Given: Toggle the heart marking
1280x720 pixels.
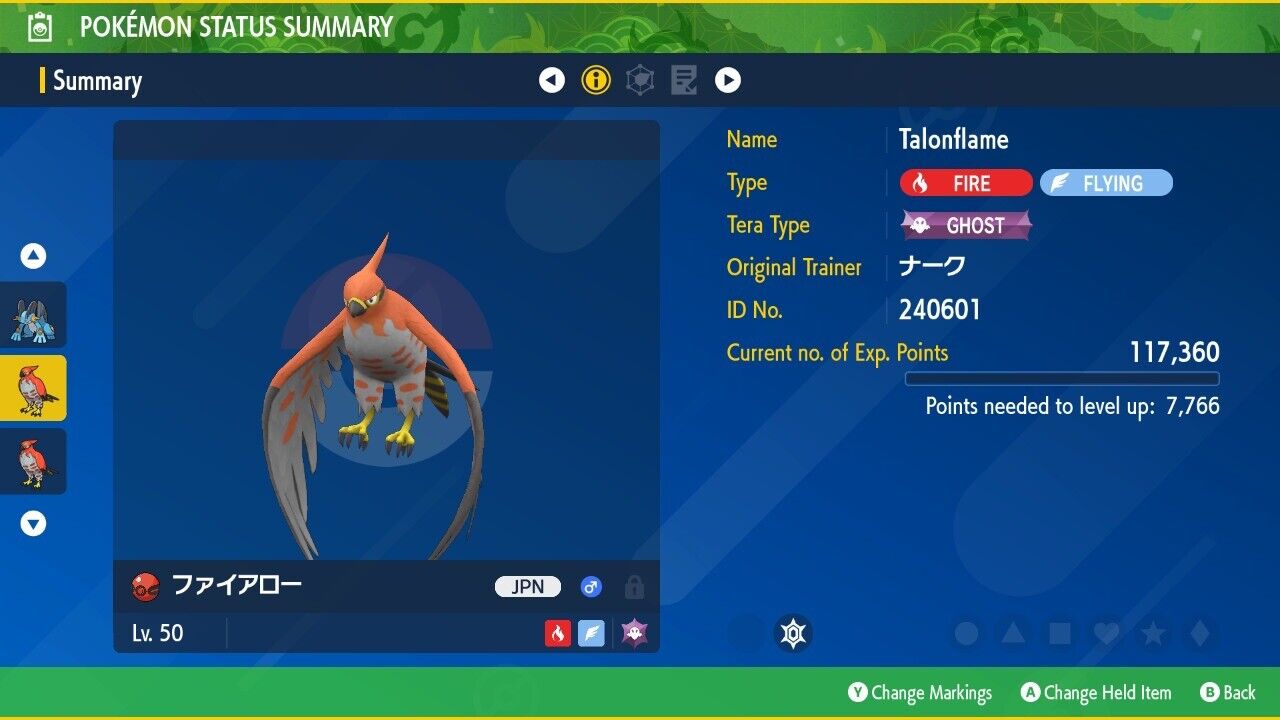Looking at the screenshot, I should [1106, 633].
